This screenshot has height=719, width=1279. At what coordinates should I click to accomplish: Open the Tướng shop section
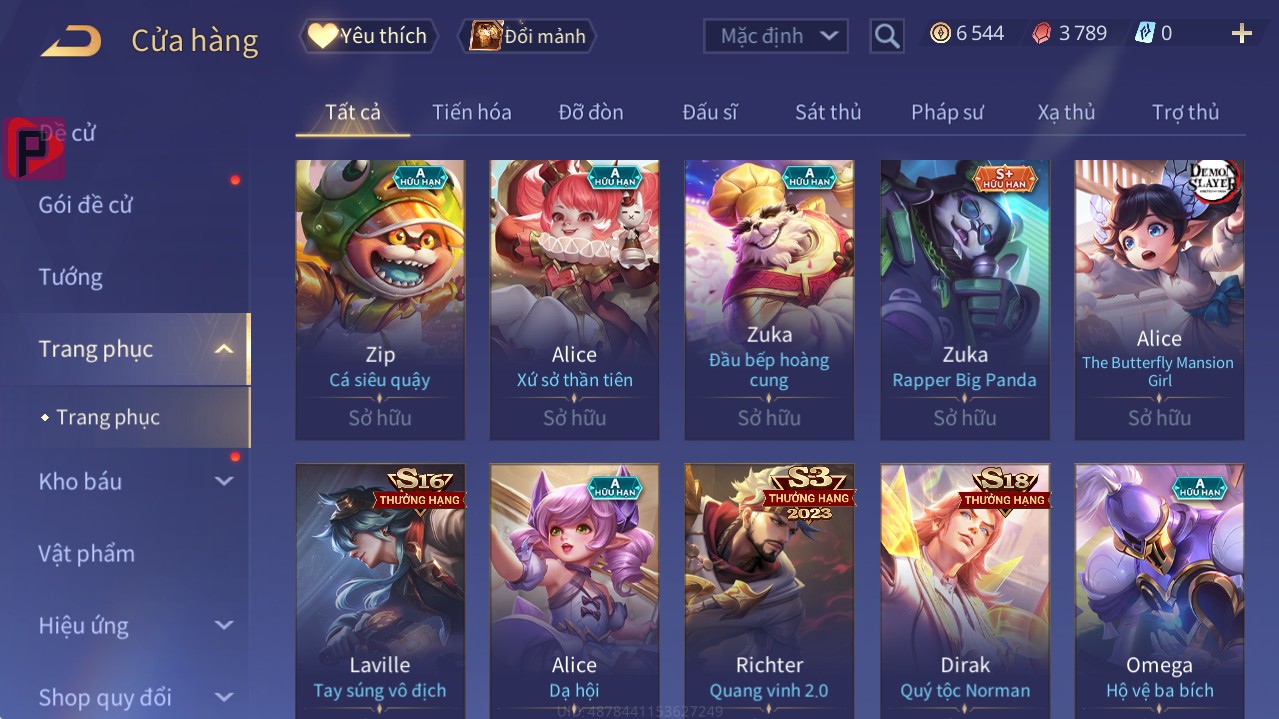click(x=71, y=277)
